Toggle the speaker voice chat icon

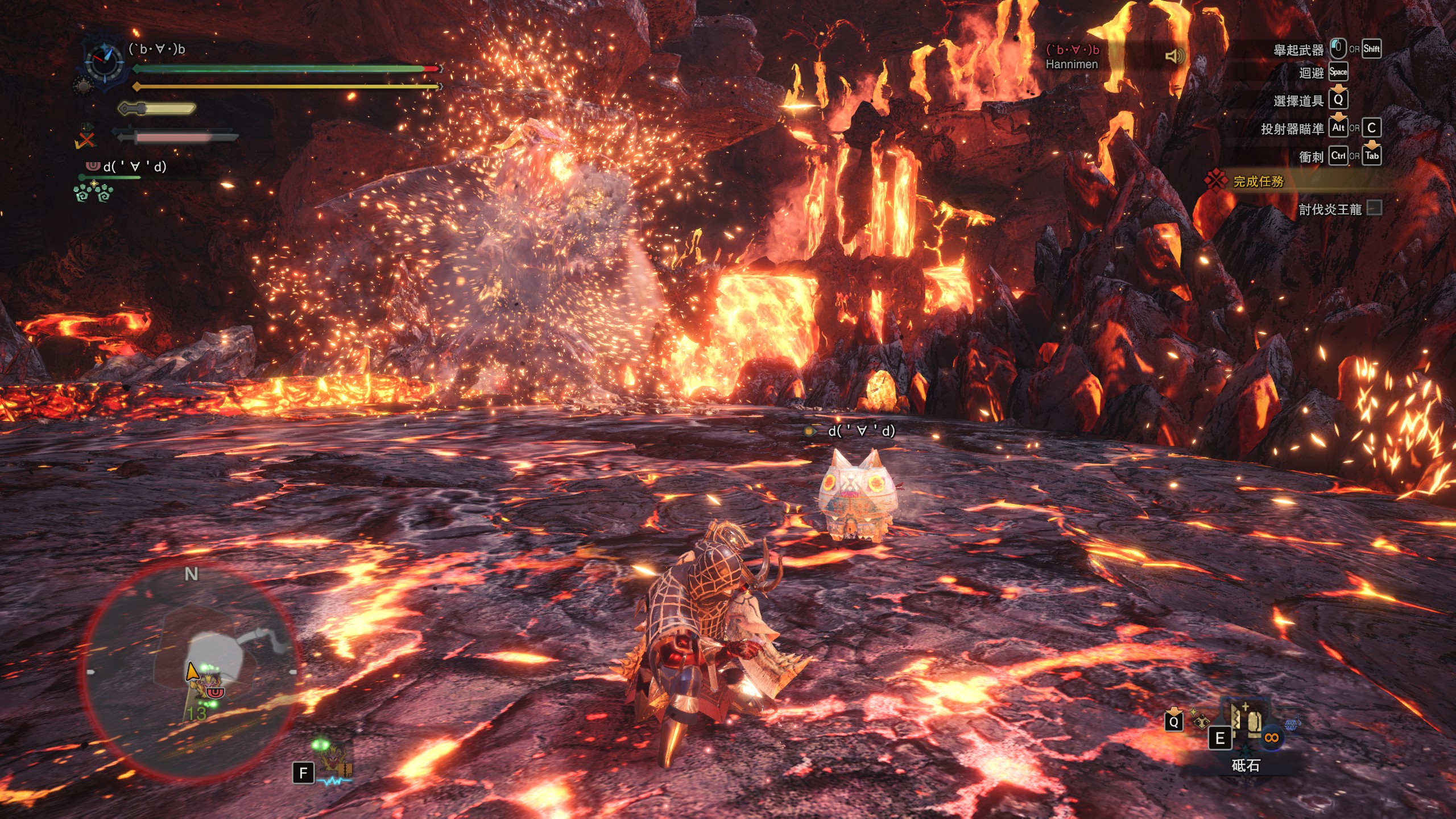[x=1174, y=56]
